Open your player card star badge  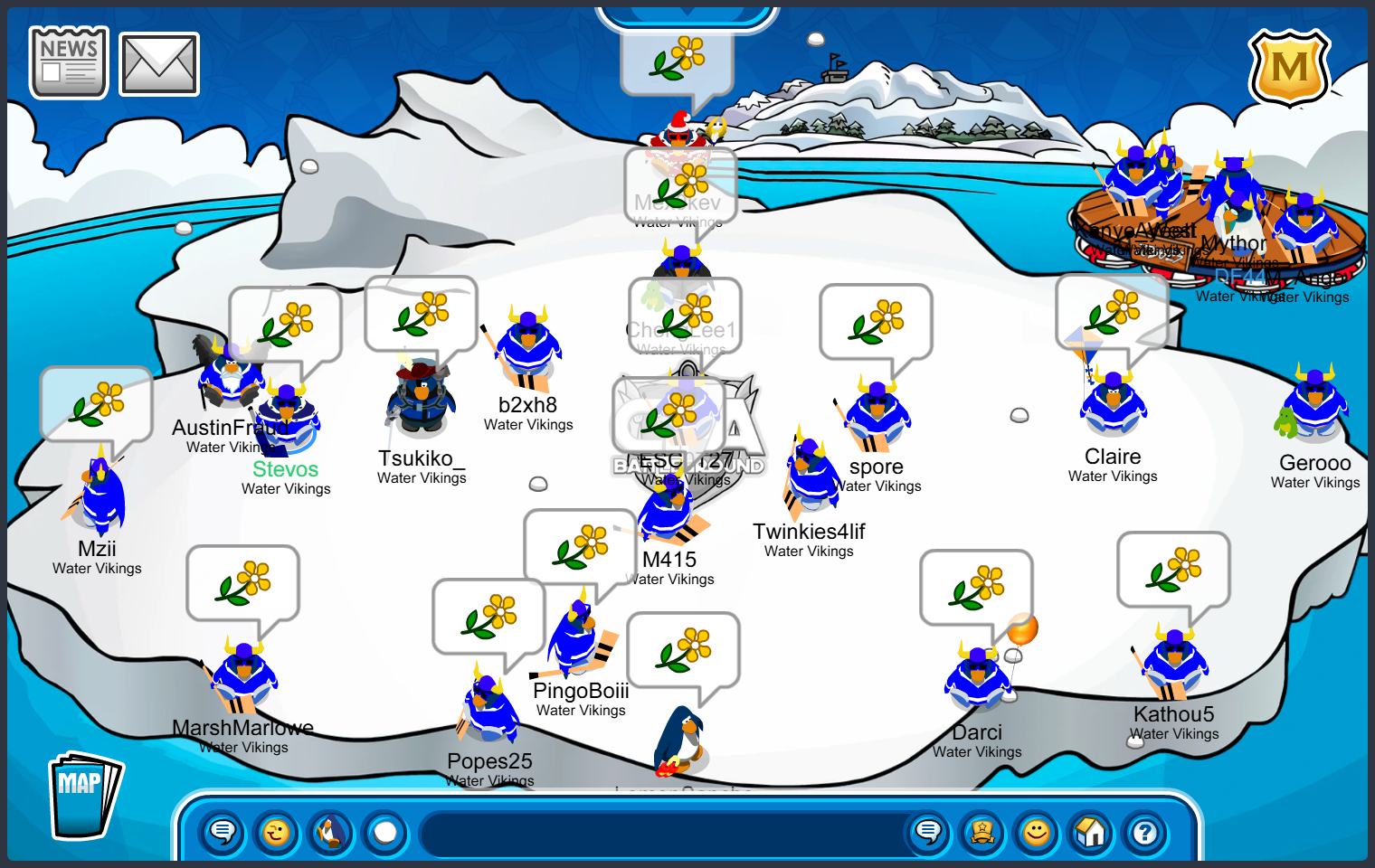pyautogui.click(x=982, y=832)
